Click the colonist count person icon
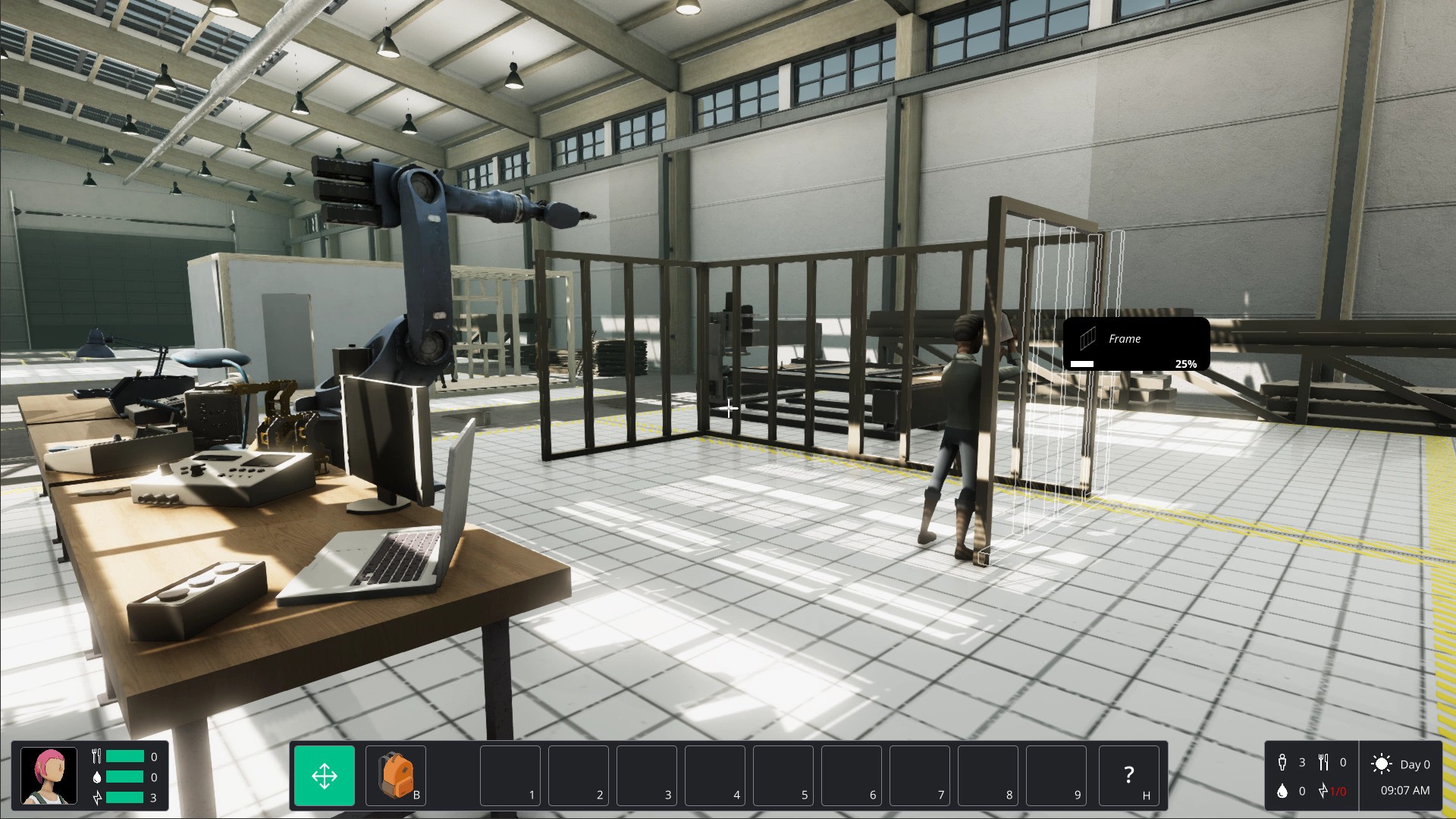 pyautogui.click(x=1283, y=763)
